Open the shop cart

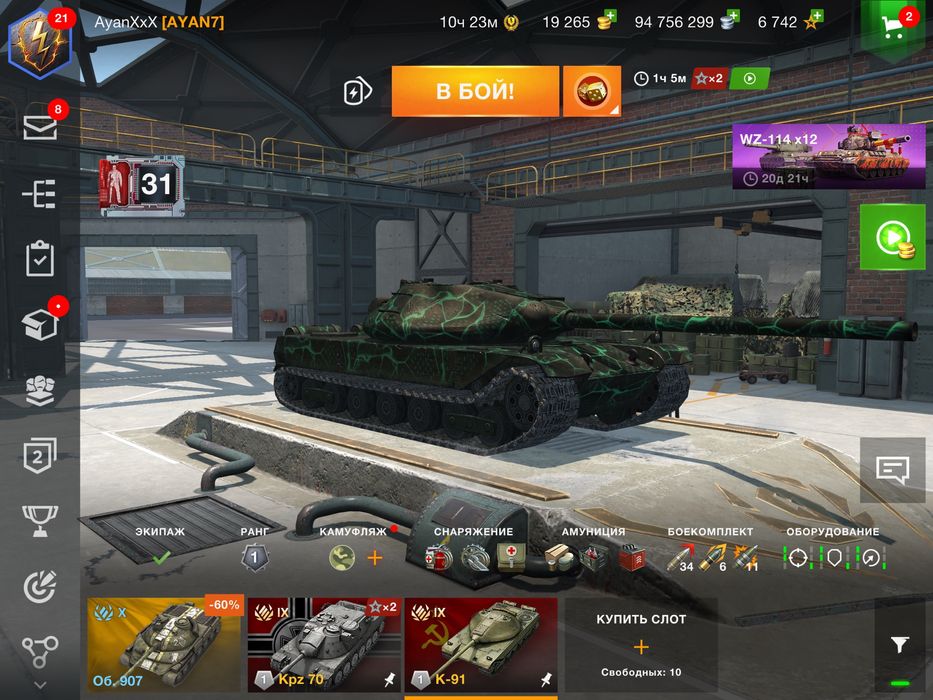[894, 27]
